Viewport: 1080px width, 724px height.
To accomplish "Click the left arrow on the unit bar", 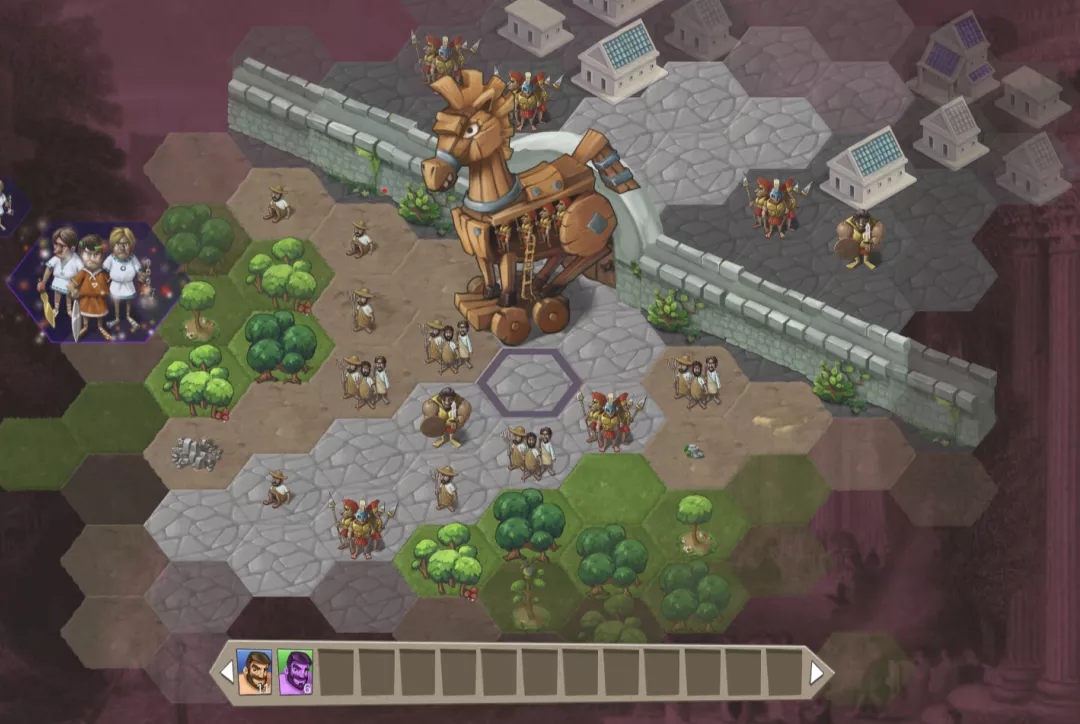I will coord(227,673).
